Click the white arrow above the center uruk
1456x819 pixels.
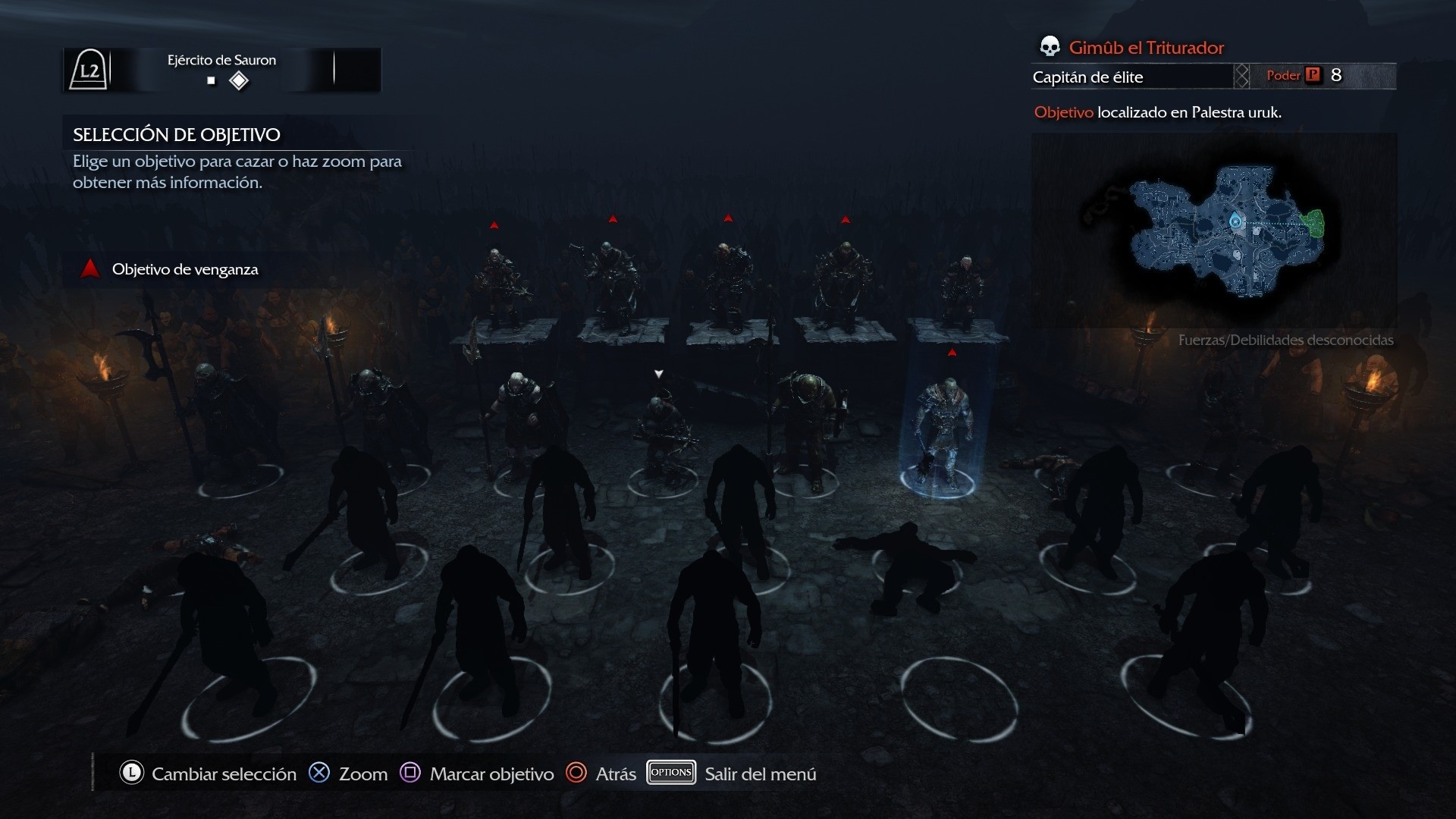657,373
